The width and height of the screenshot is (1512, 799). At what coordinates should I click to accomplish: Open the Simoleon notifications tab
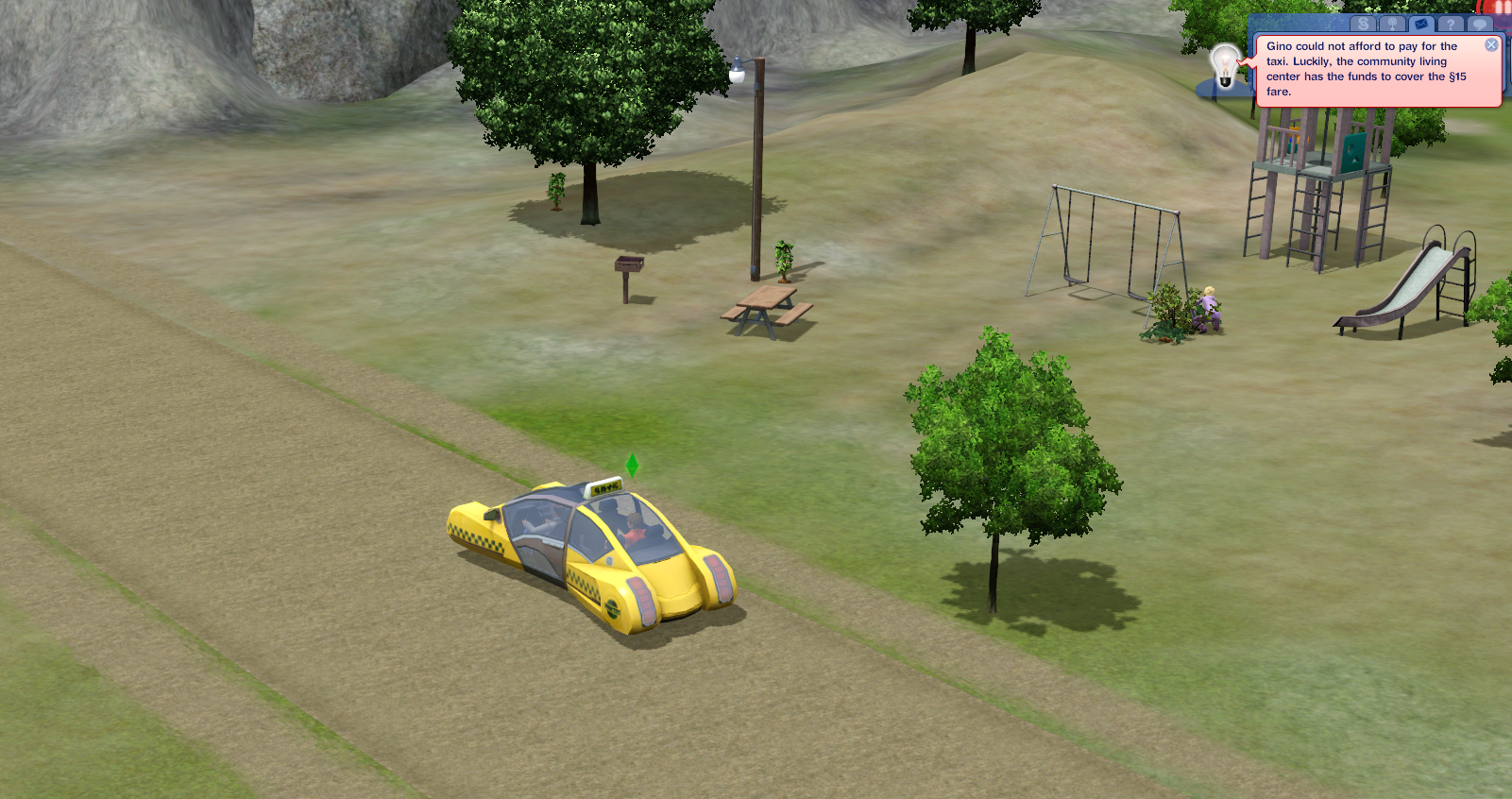pos(1364,24)
